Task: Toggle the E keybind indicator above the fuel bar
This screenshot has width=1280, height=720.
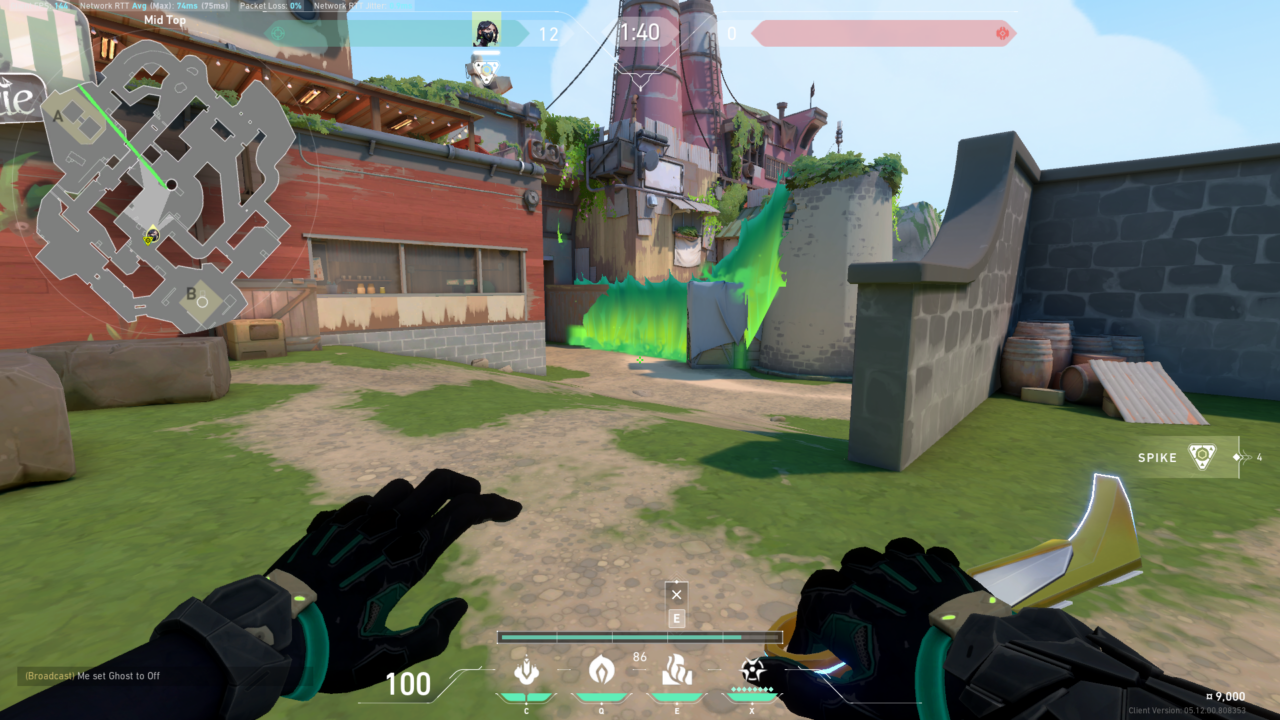Action: 676,618
